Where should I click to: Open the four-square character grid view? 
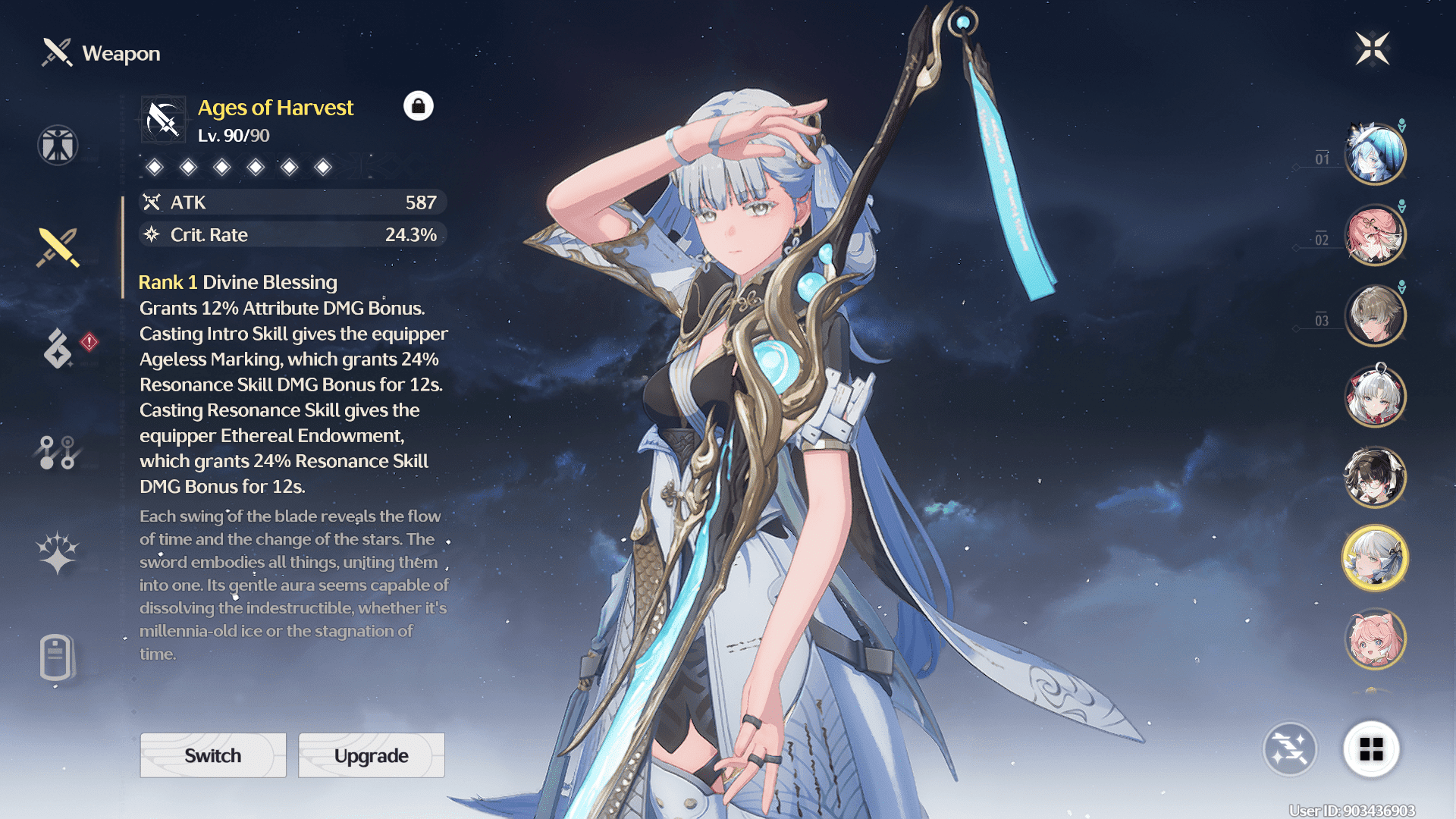1371,749
